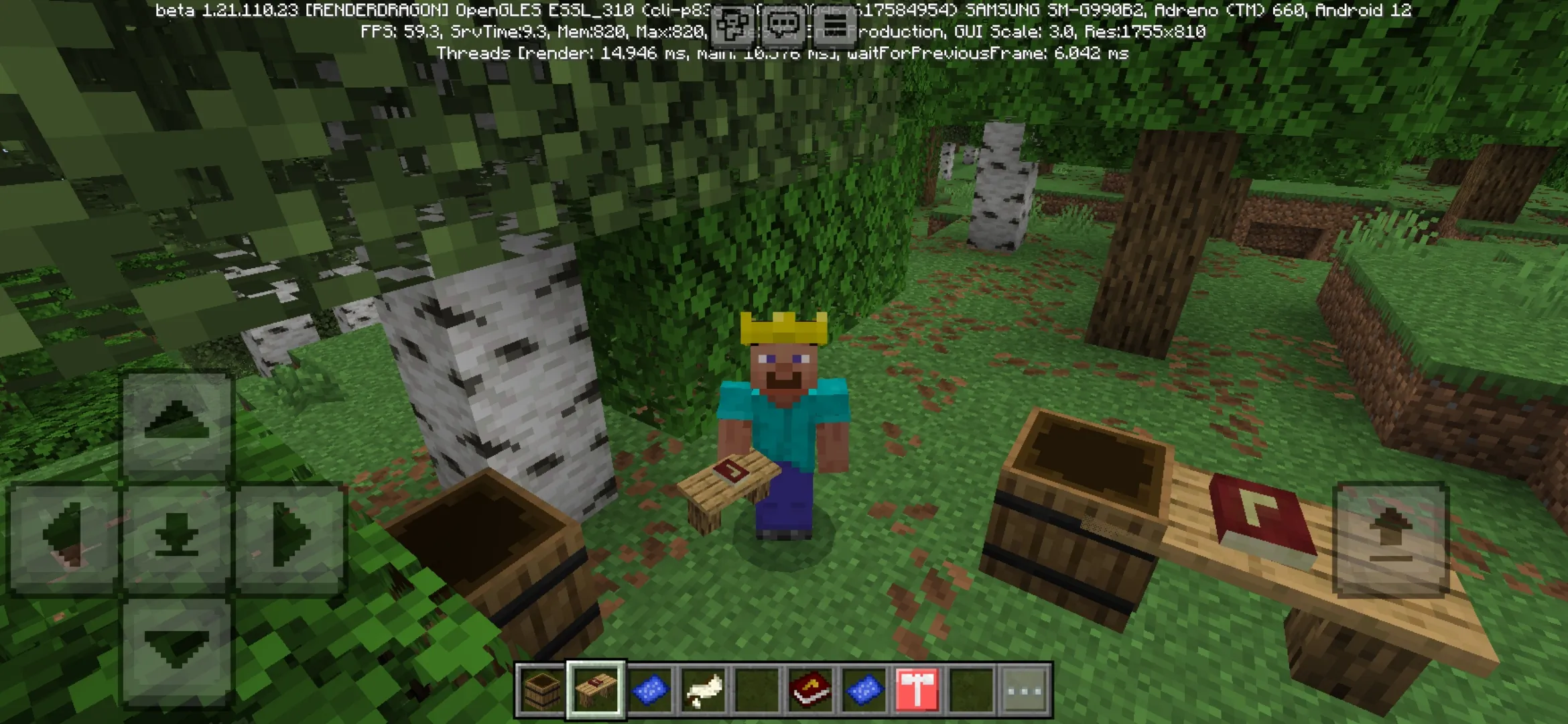This screenshot has width=1568, height=724.
Task: Choose the white bone-like item slot
Action: tap(703, 690)
